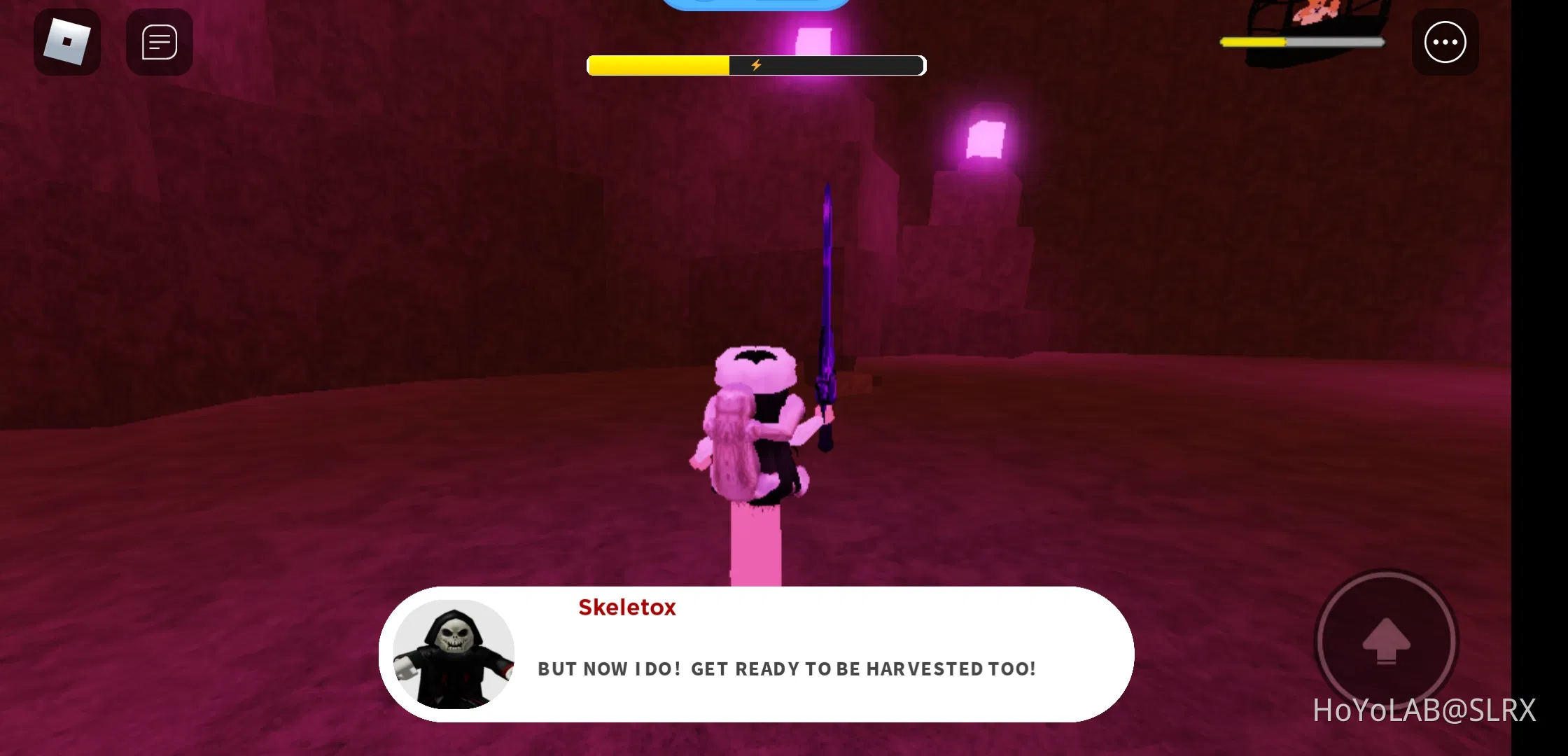
Task: Advance the Skeletox dialogue text
Action: tap(785, 668)
